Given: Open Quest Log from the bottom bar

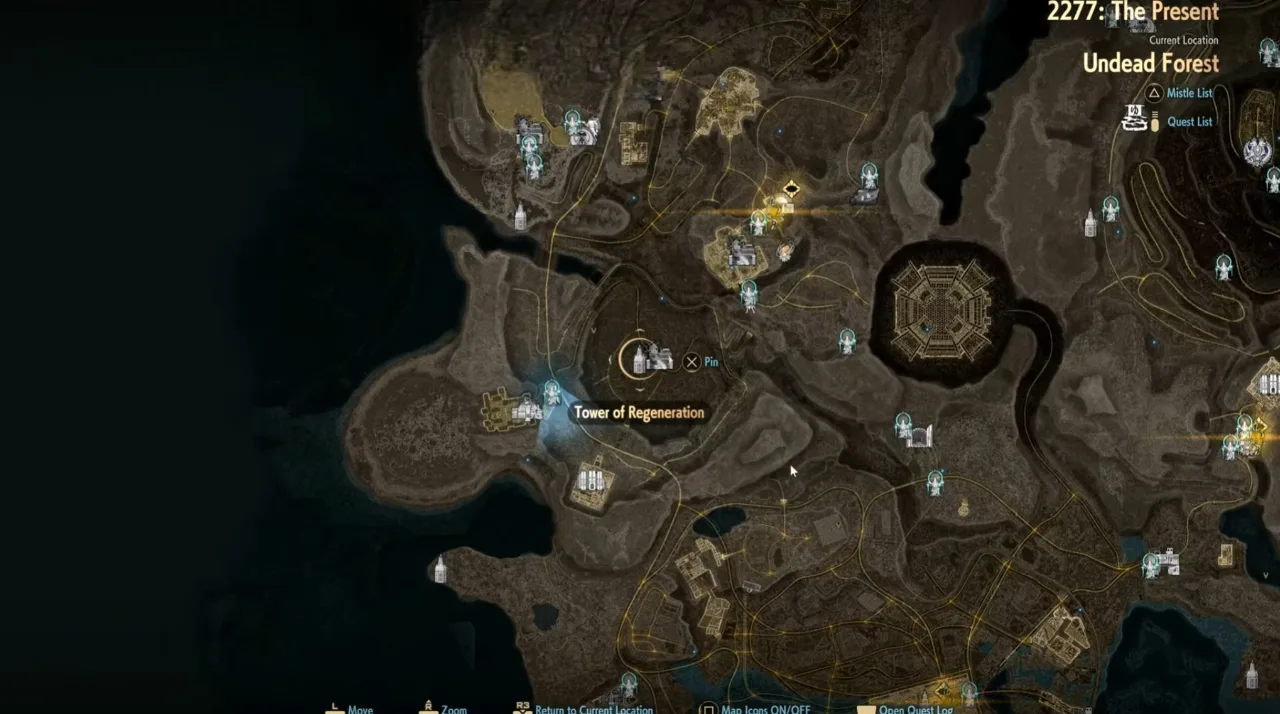Looking at the screenshot, I should tap(915, 709).
